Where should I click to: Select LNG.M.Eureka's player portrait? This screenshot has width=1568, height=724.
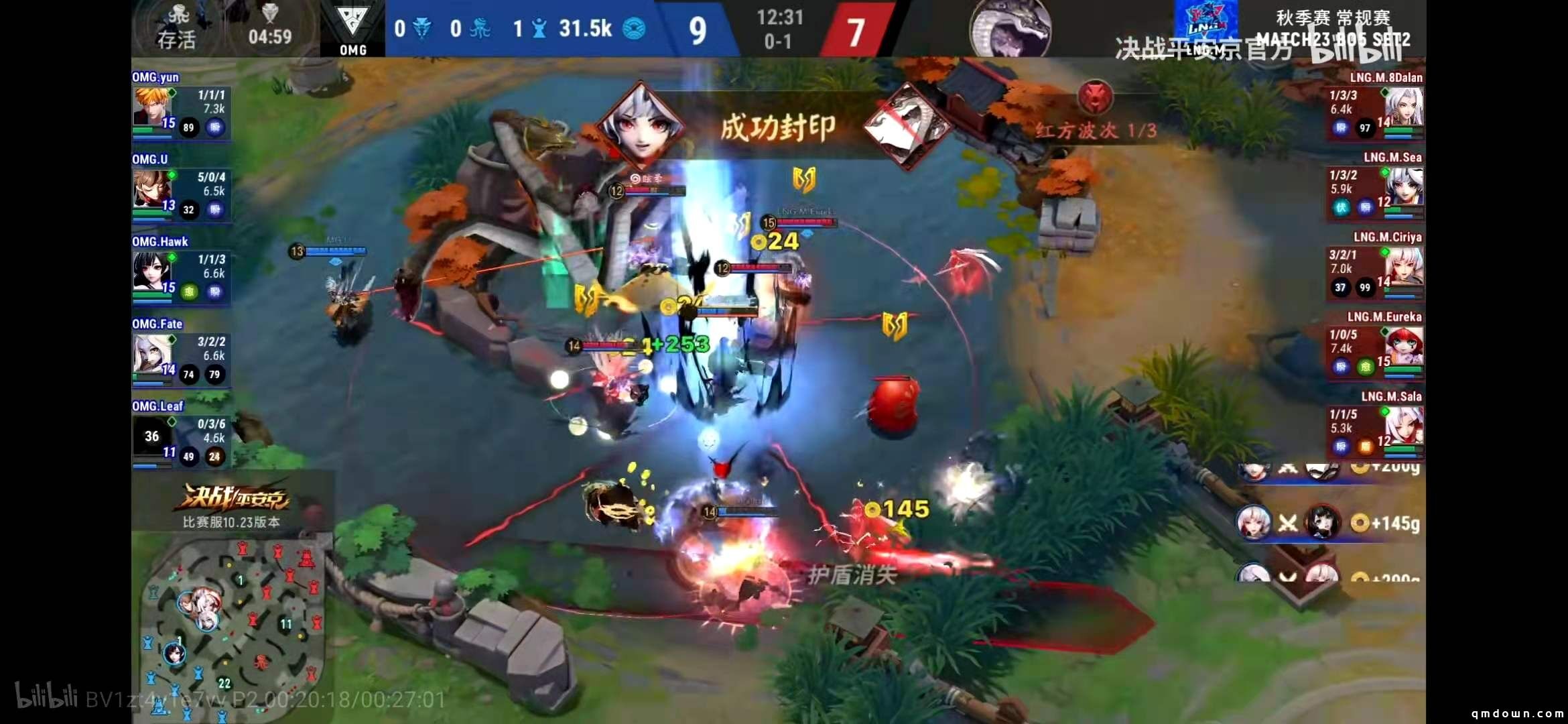click(1403, 347)
